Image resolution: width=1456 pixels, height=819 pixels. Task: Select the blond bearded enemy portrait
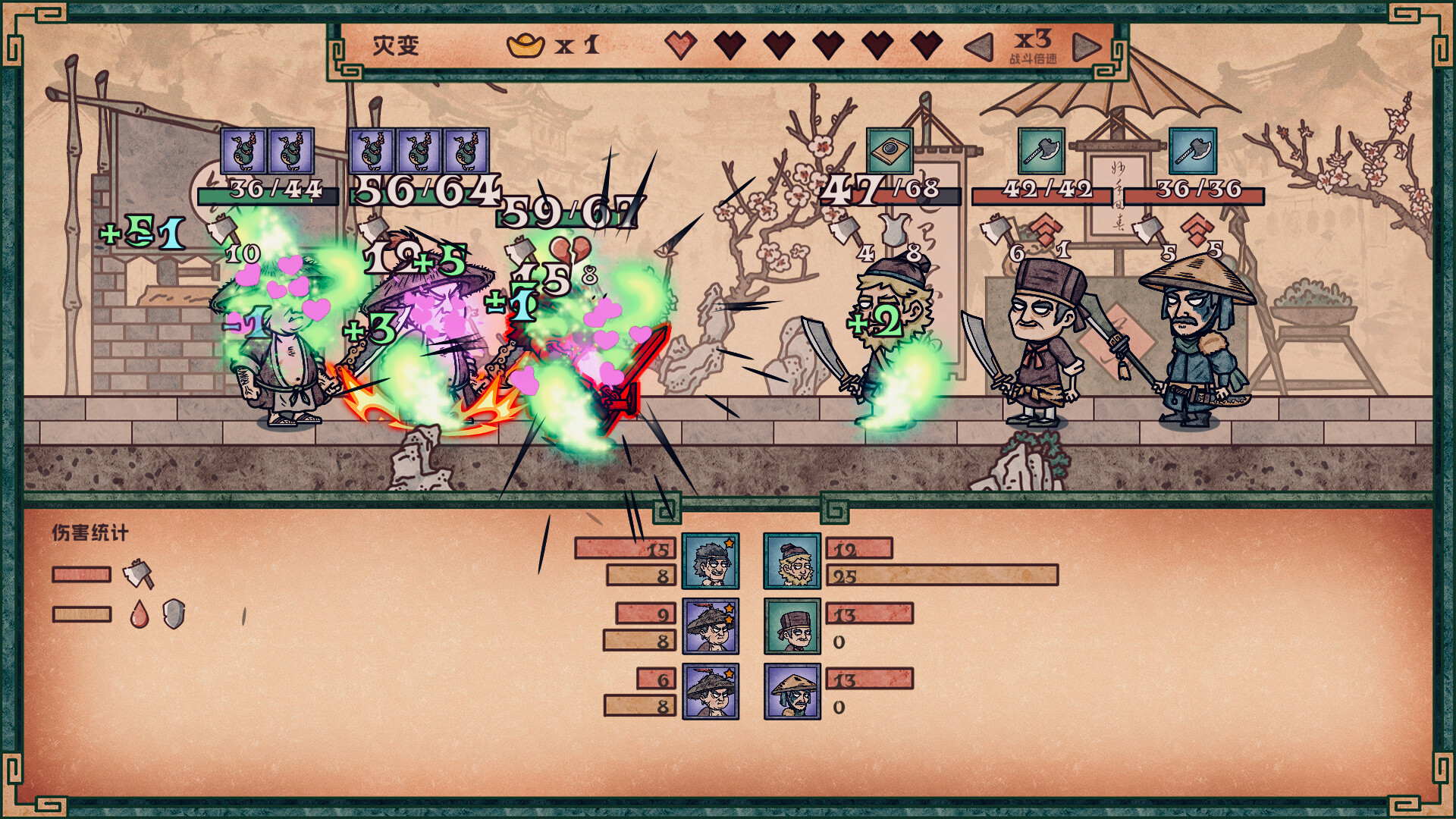[x=792, y=561]
